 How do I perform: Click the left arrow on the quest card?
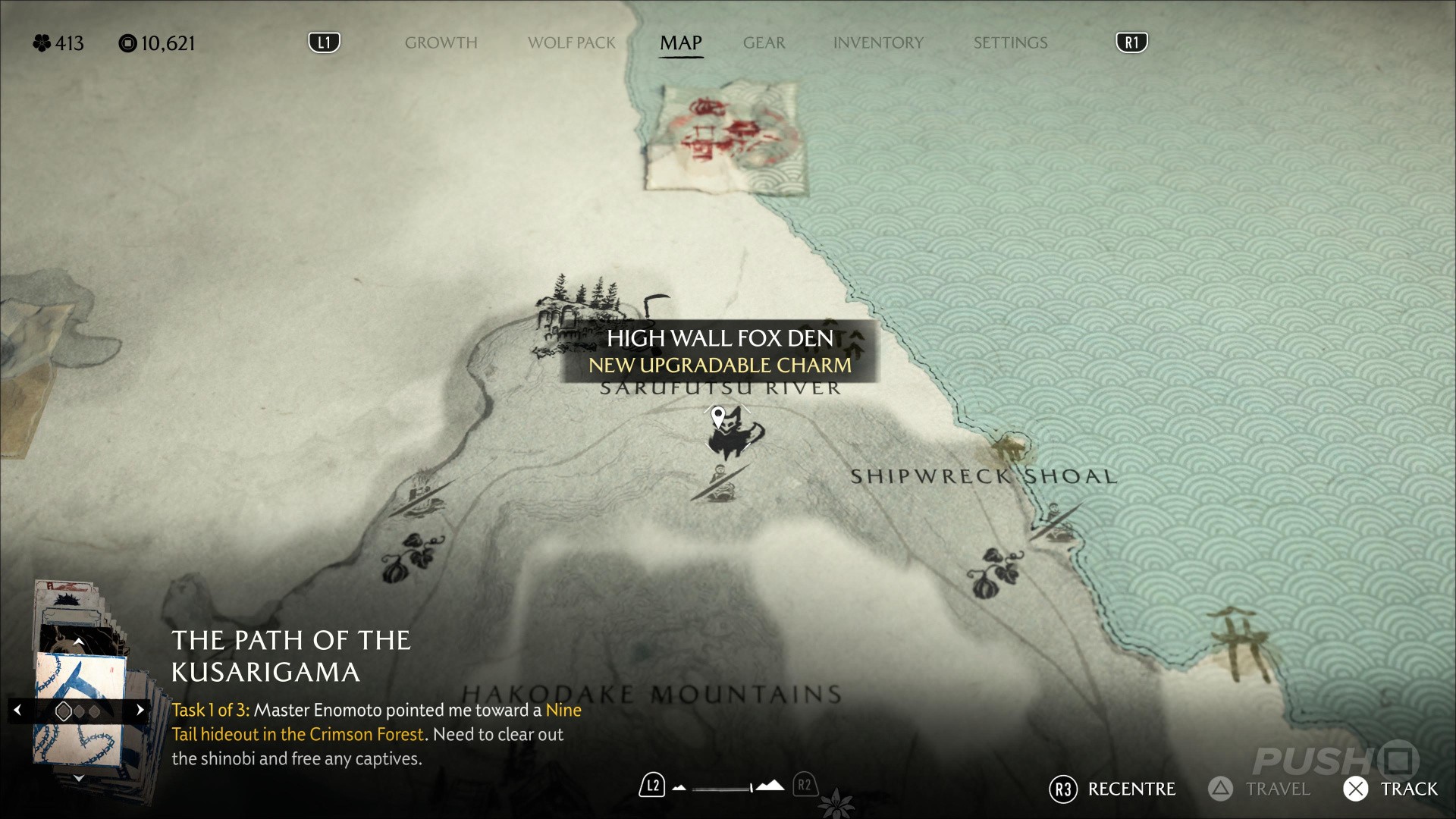17,711
